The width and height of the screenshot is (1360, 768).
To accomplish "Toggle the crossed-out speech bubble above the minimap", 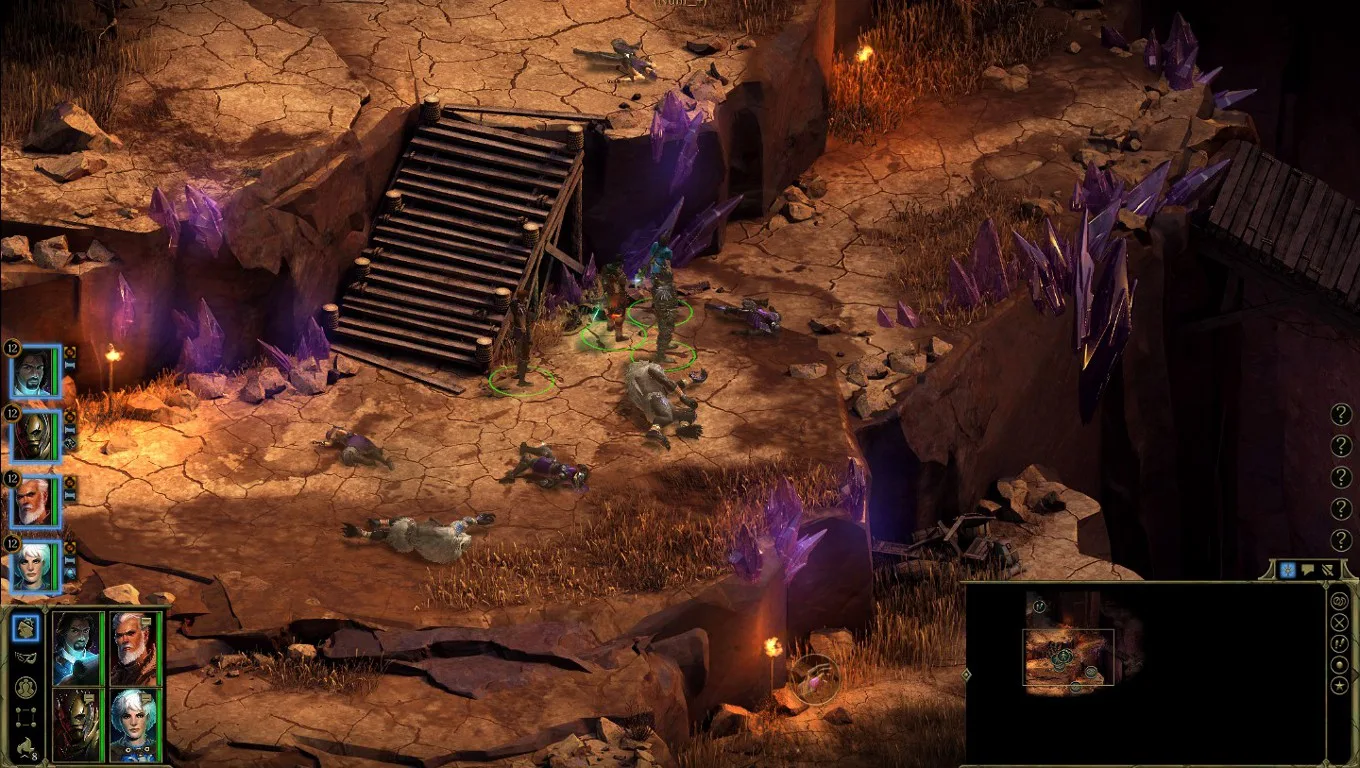I will [x=1328, y=569].
